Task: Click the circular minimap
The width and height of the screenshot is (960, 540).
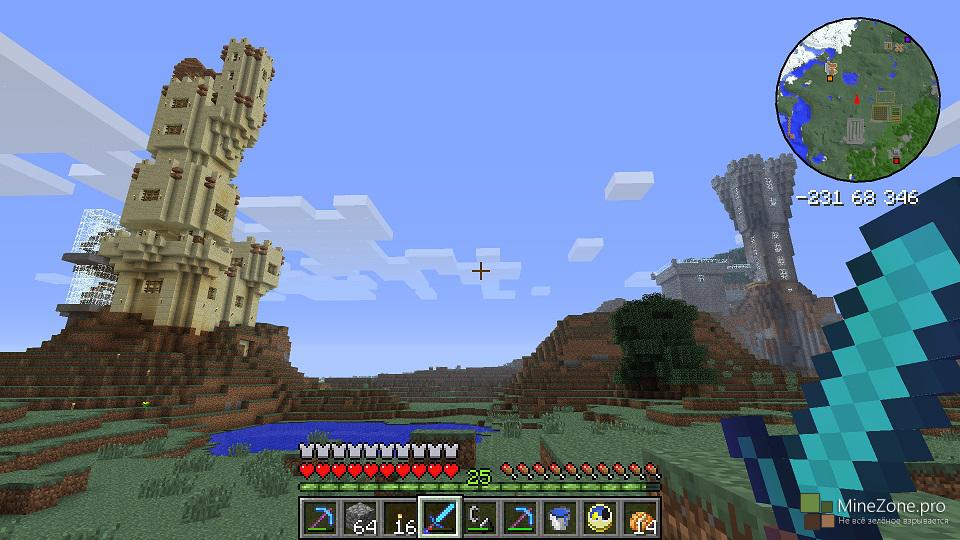Action: coord(857,99)
